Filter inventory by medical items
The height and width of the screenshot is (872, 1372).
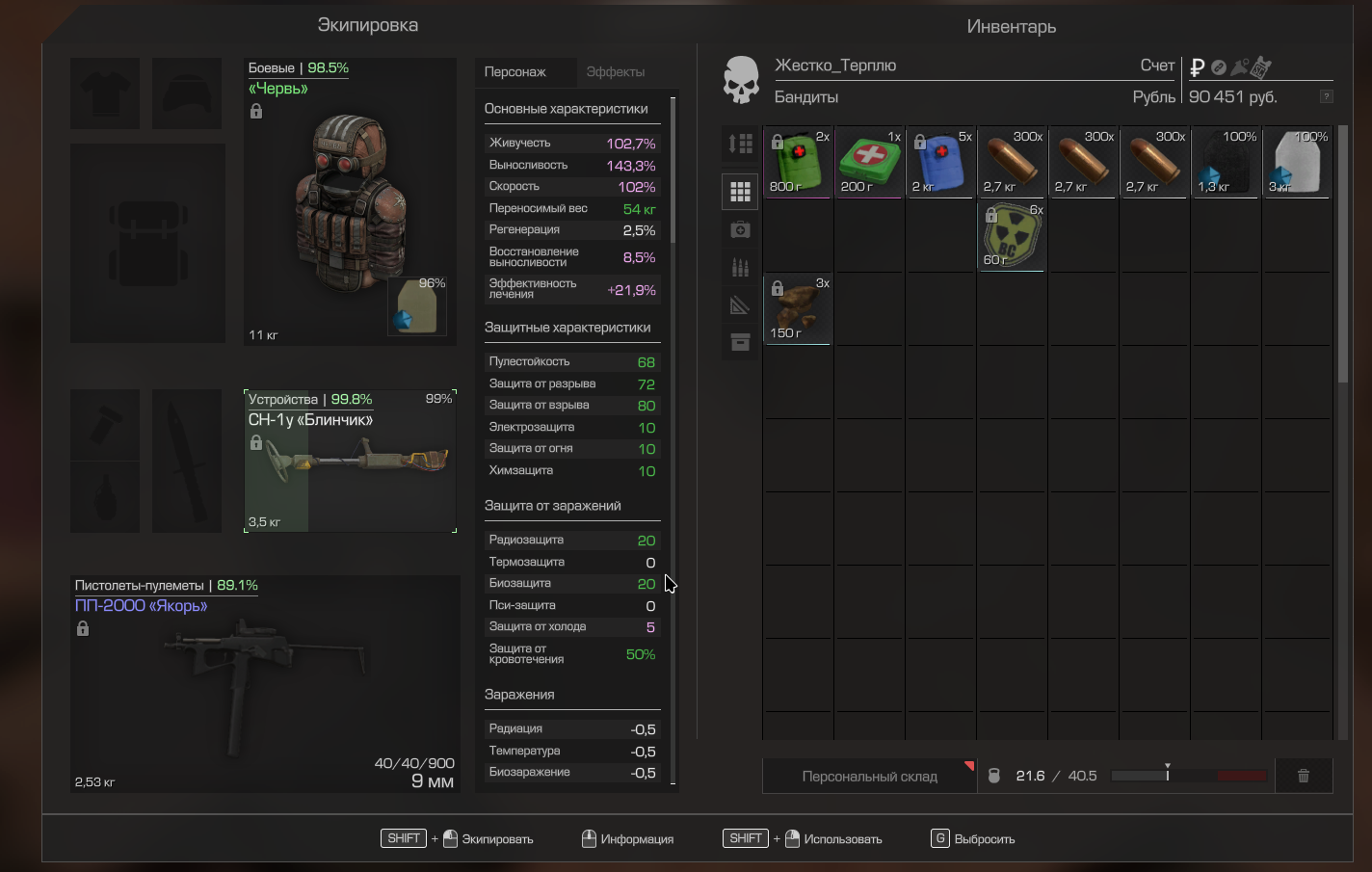[740, 229]
